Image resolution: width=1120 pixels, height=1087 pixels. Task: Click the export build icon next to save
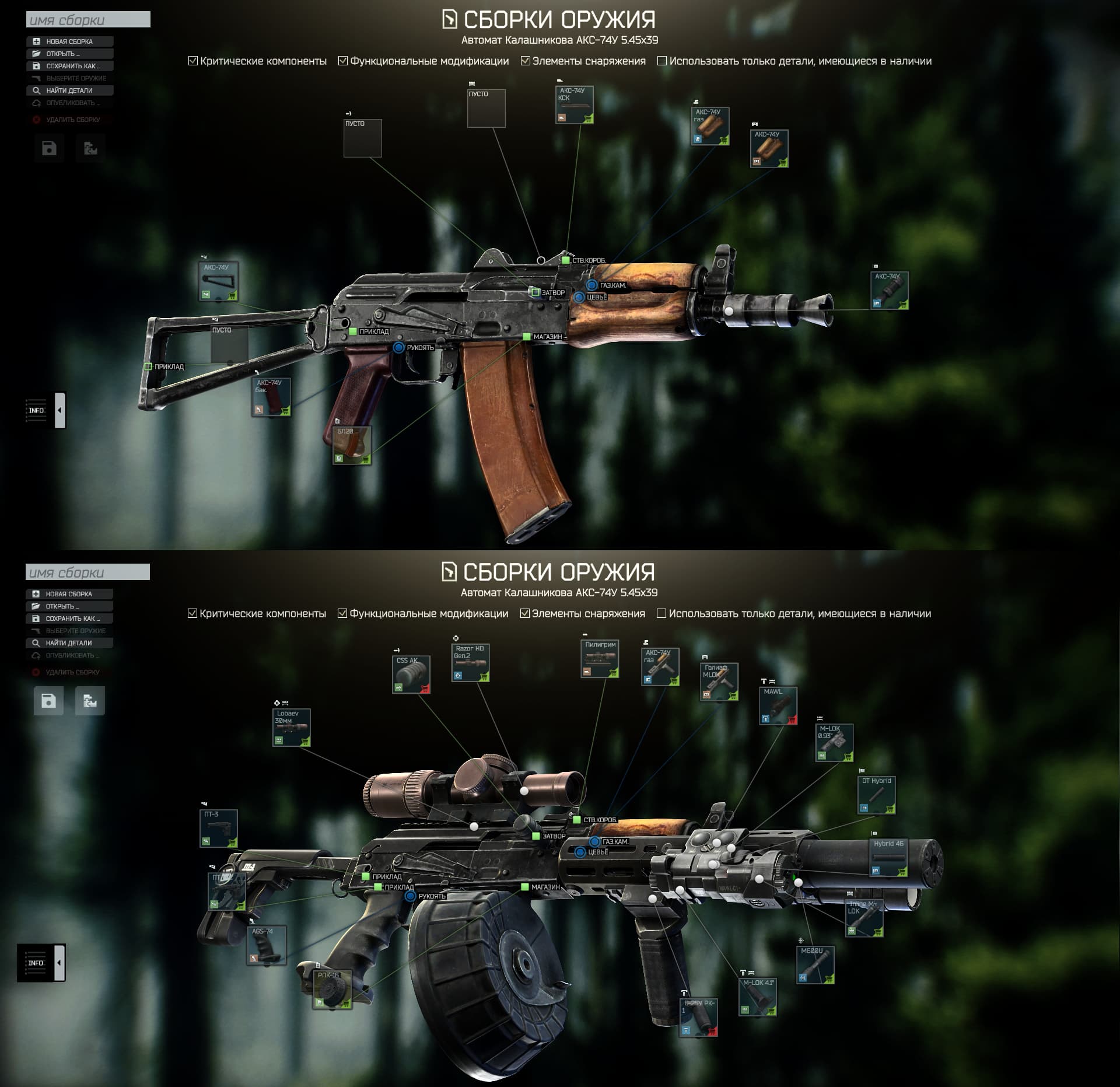91,148
